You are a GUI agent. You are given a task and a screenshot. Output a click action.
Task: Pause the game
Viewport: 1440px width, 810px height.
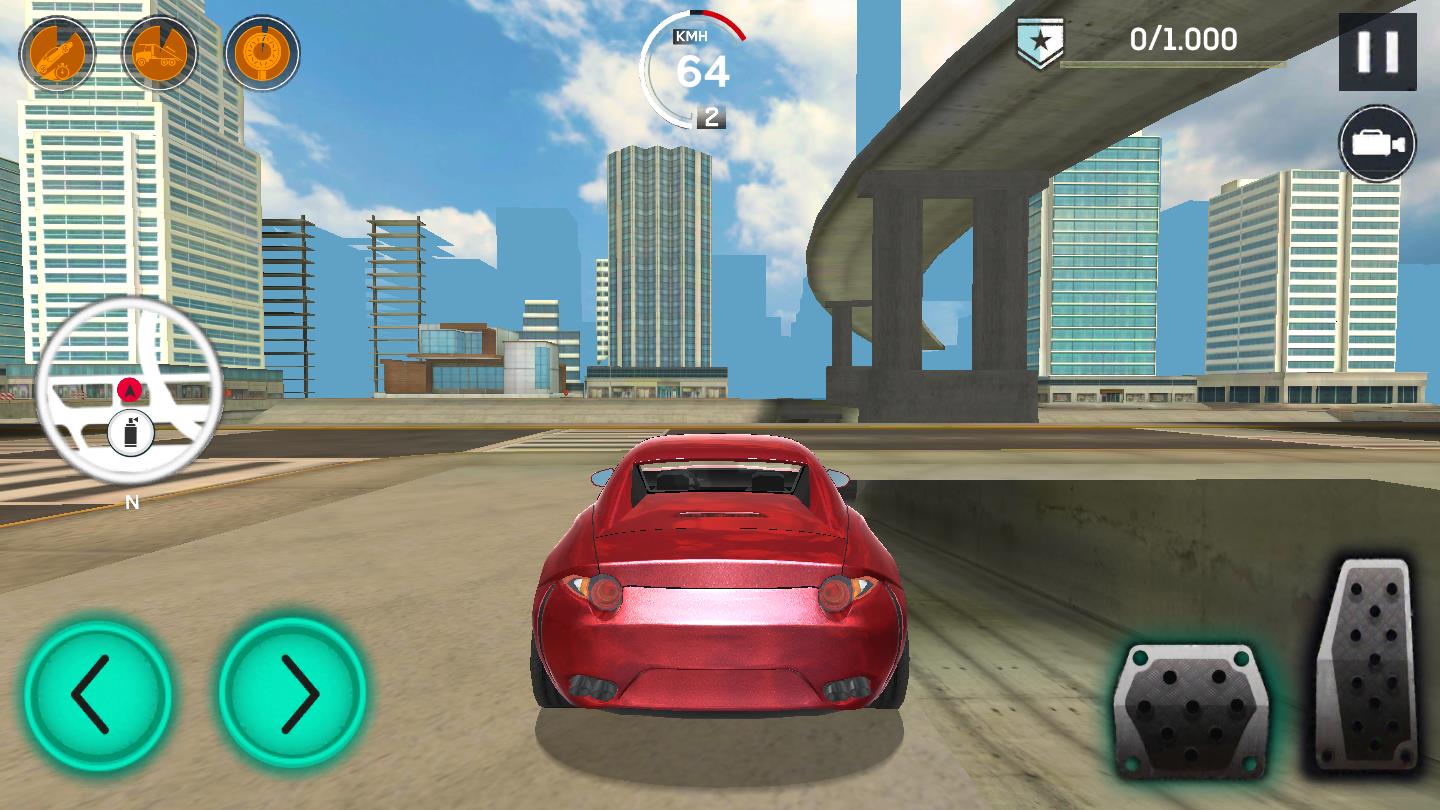pos(1377,52)
